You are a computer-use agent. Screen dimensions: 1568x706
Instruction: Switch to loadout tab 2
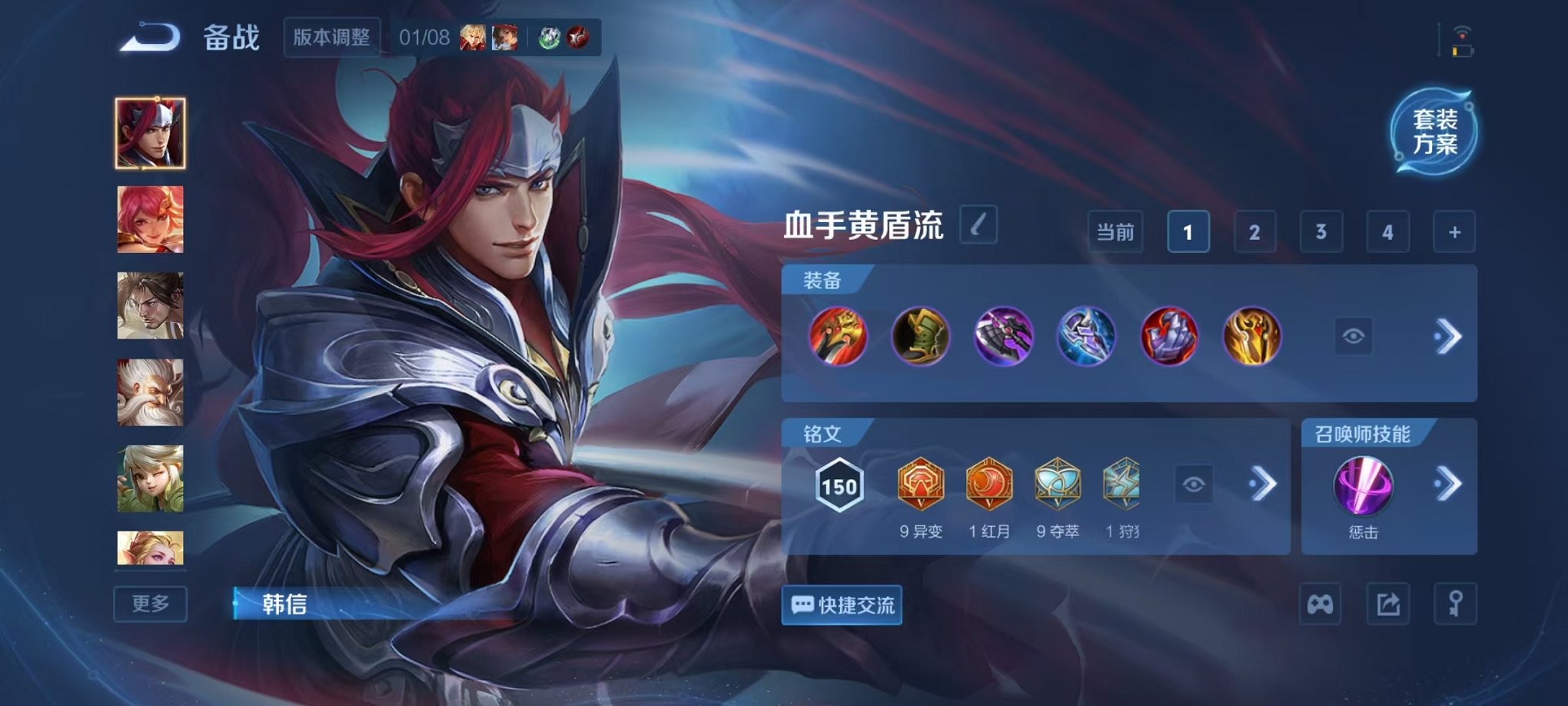[1255, 231]
